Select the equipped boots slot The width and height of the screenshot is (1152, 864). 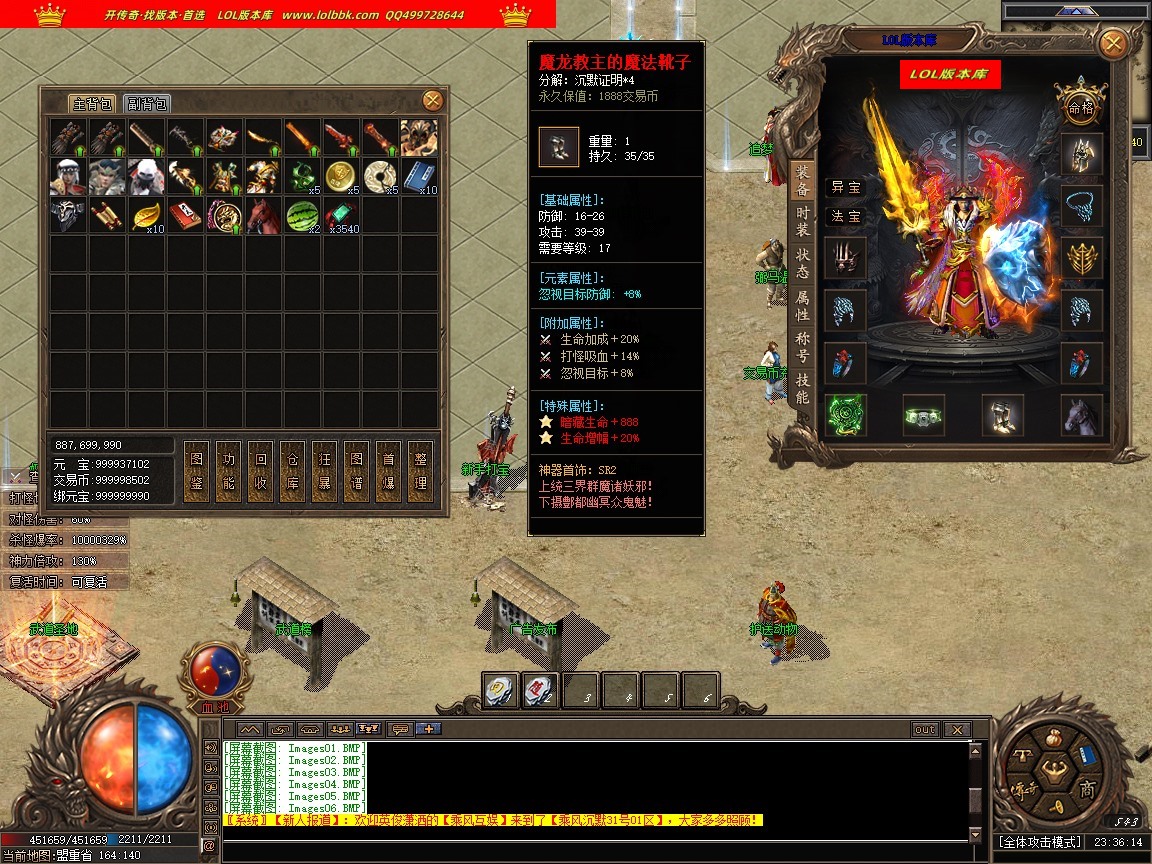(1002, 415)
